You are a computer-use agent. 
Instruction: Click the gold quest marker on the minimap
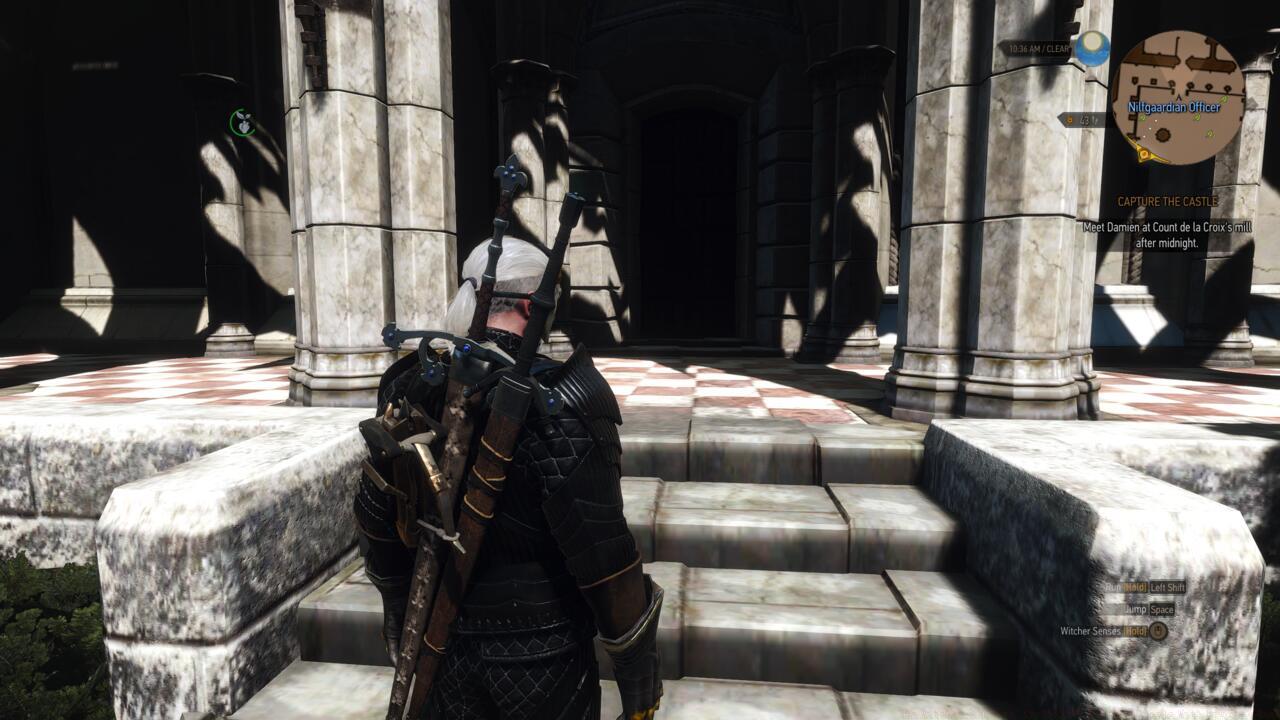[x=1144, y=153]
